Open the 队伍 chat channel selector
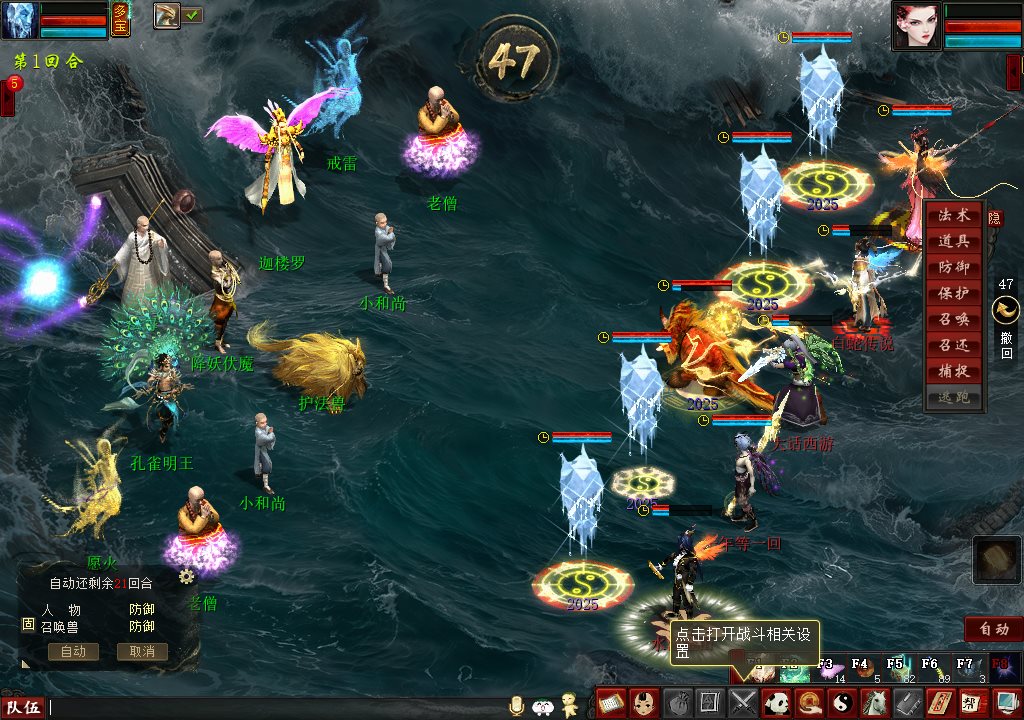Viewport: 1024px width, 720px height. (x=24, y=708)
